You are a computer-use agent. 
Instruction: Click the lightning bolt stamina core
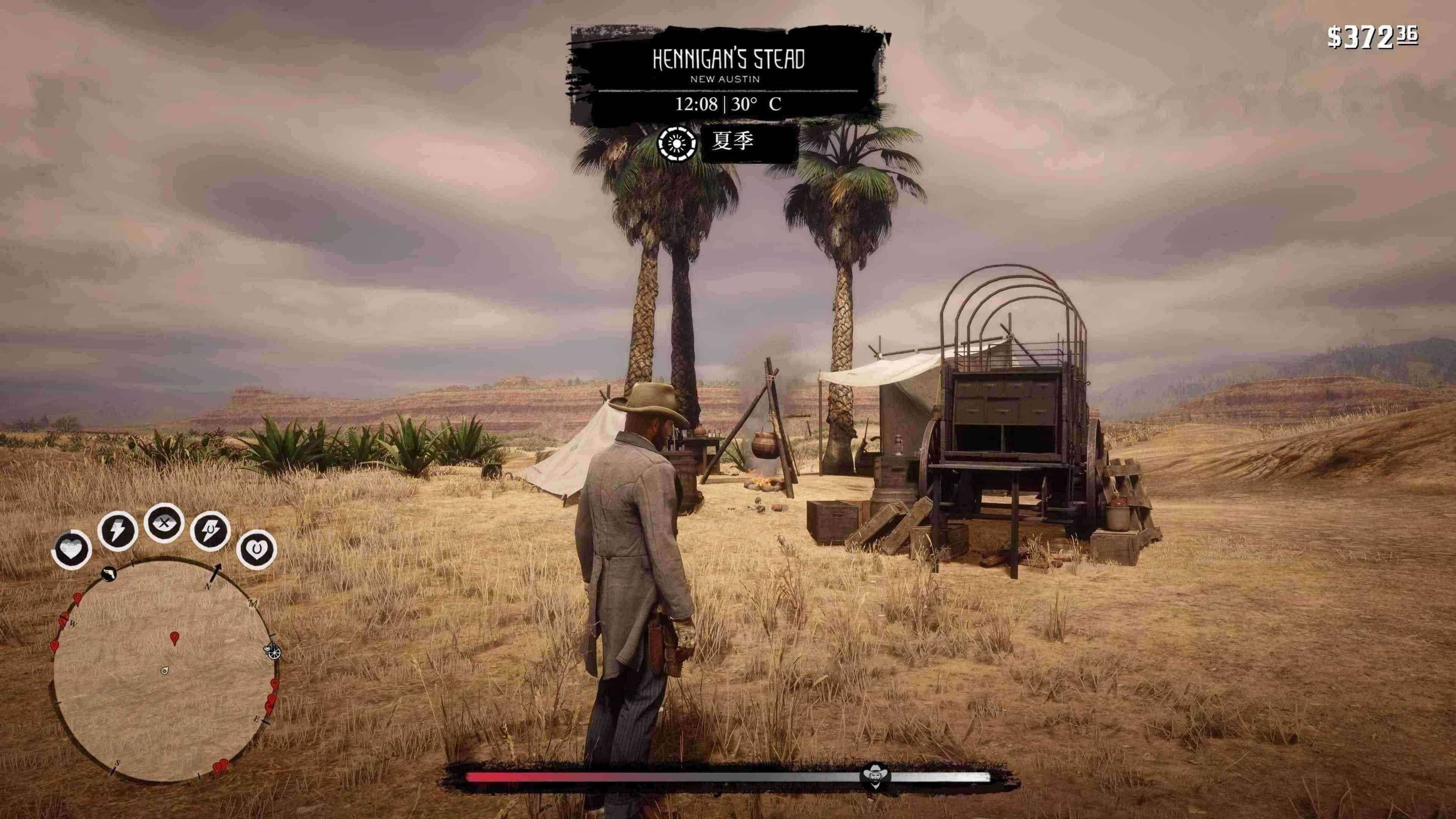[118, 531]
